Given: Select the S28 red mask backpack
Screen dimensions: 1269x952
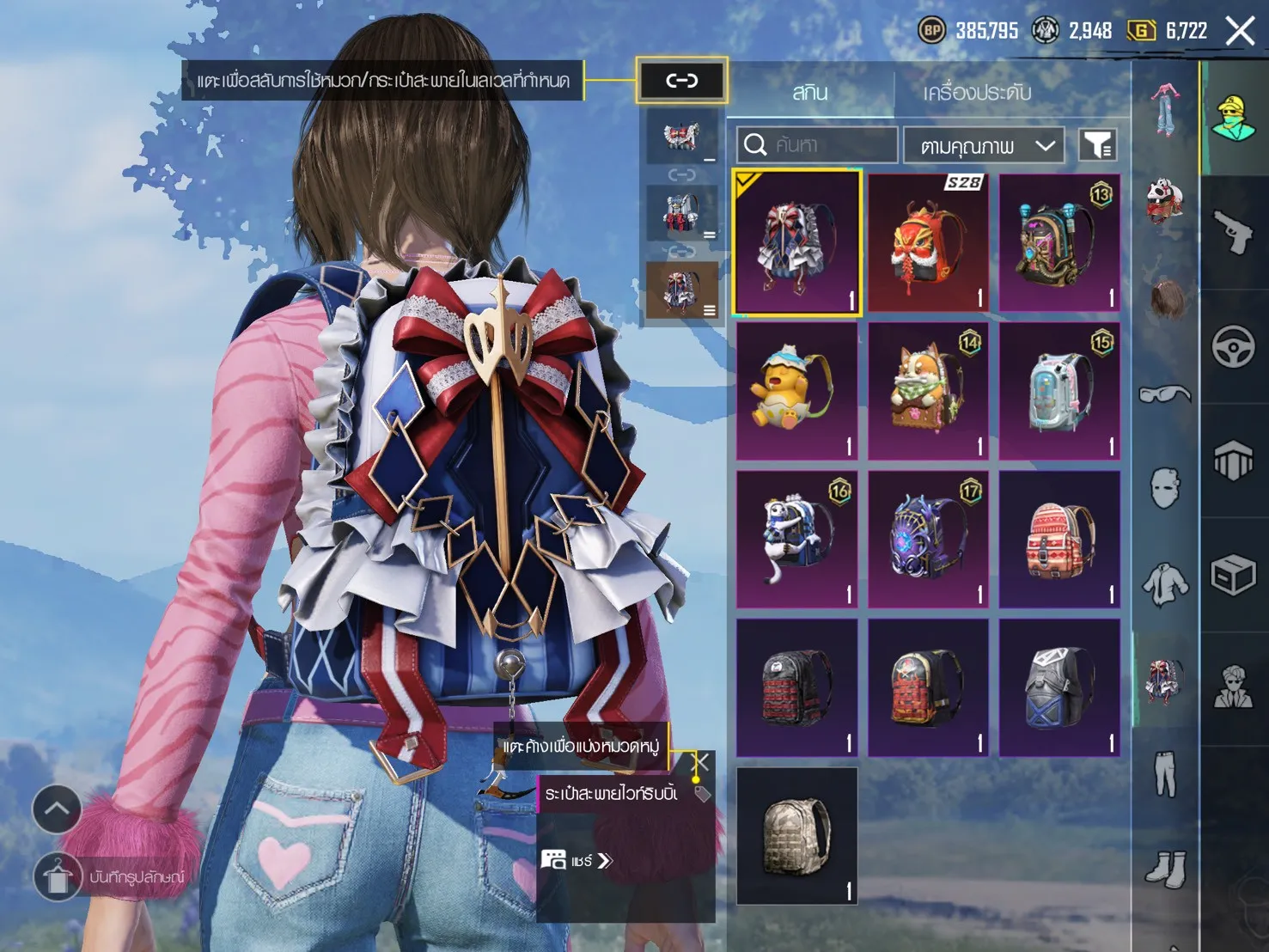Looking at the screenshot, I should (x=929, y=243).
